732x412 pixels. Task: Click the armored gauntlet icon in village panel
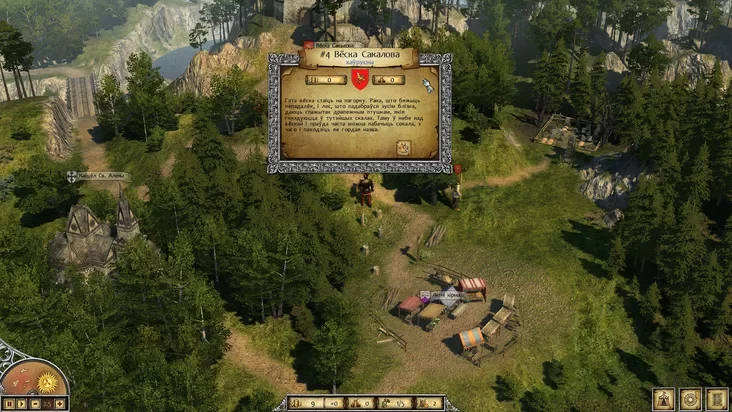(x=428, y=84)
